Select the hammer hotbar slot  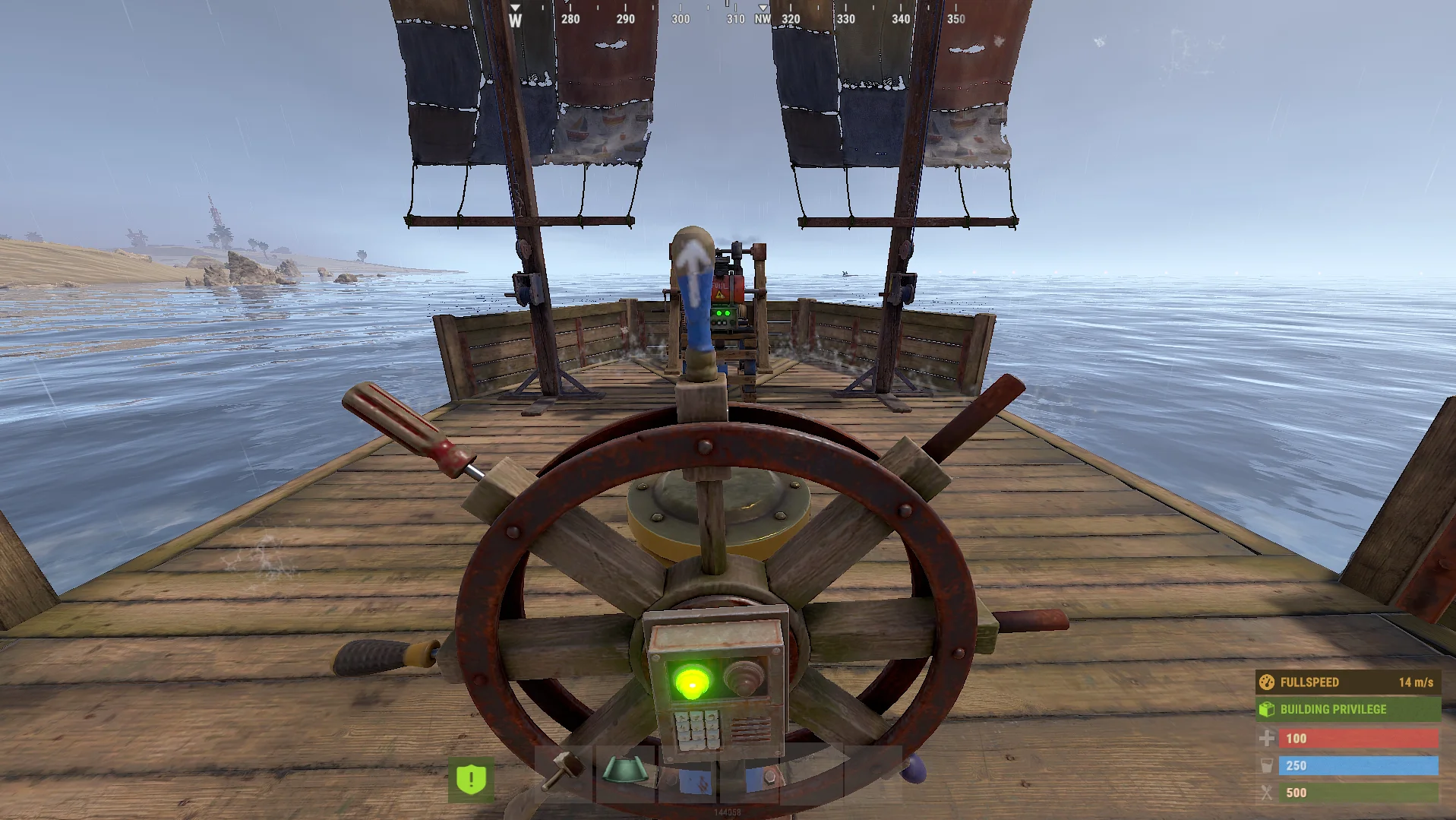pyautogui.click(x=564, y=774)
